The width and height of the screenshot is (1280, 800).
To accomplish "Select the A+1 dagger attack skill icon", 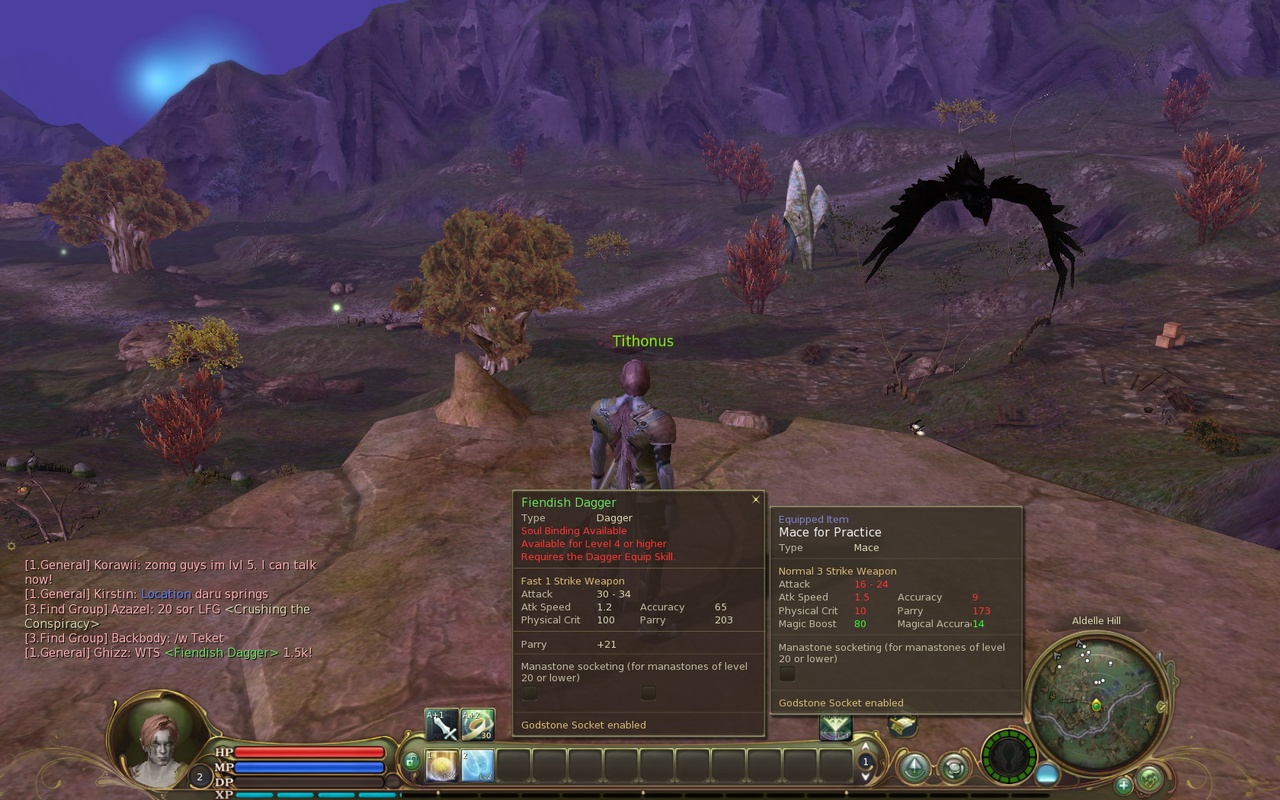I will click(x=441, y=725).
